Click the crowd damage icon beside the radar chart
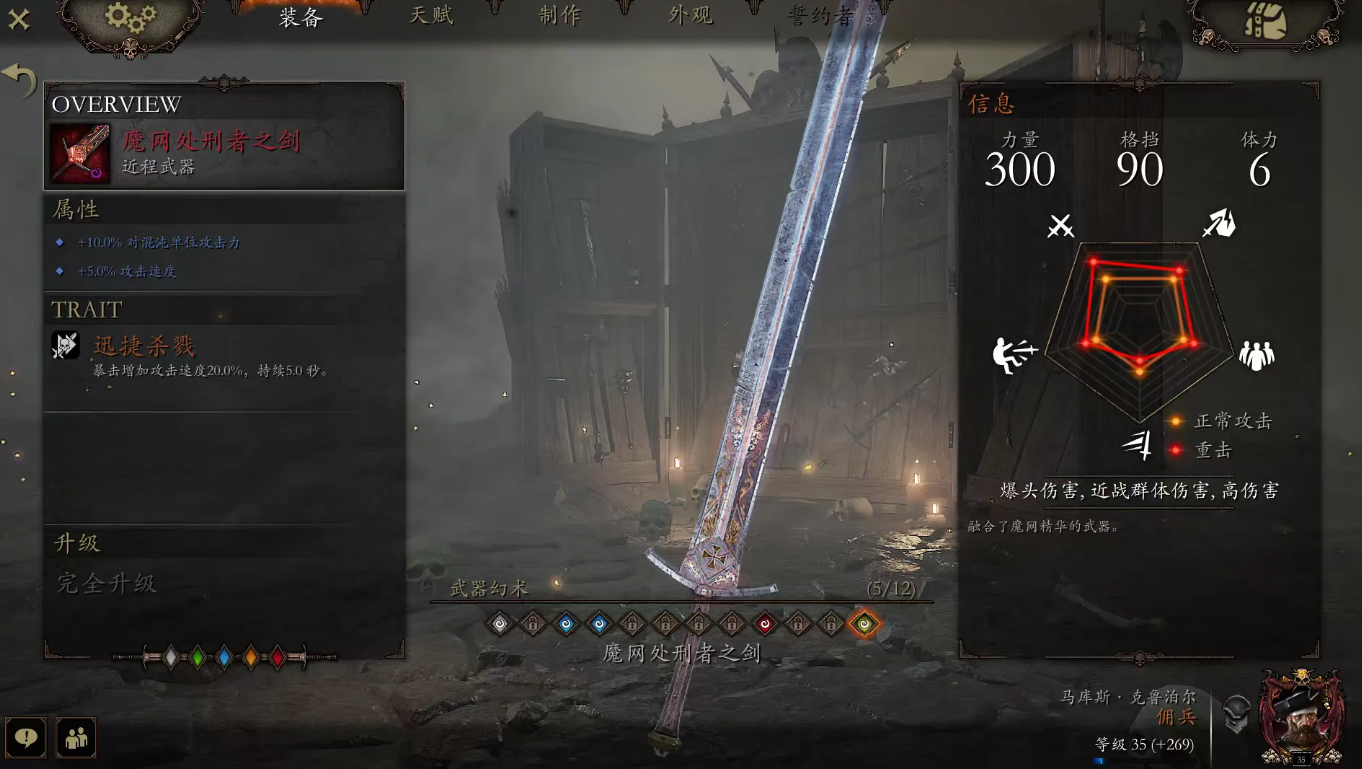 click(x=1257, y=353)
